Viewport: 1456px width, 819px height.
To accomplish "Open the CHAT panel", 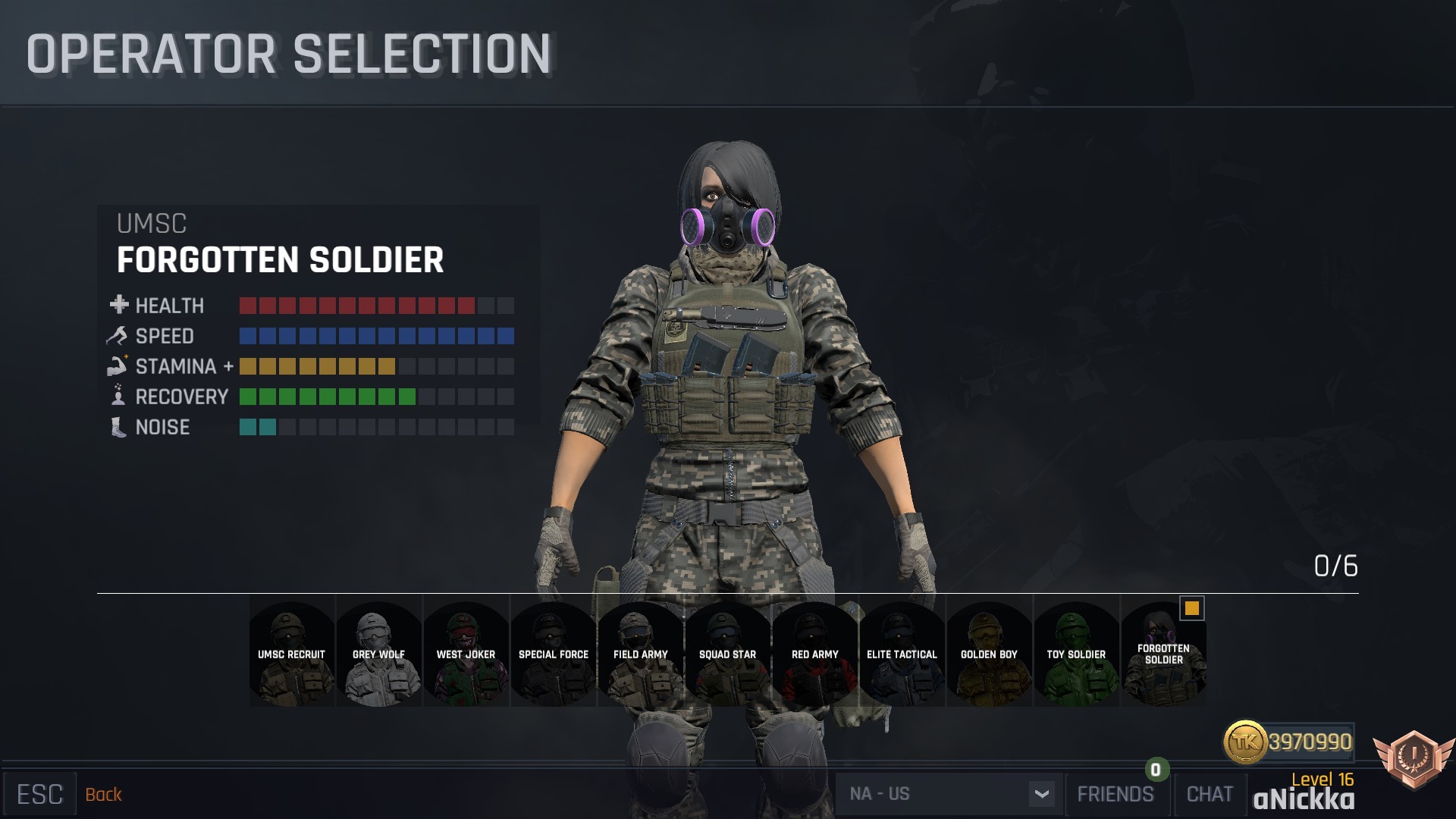I will click(x=1210, y=794).
